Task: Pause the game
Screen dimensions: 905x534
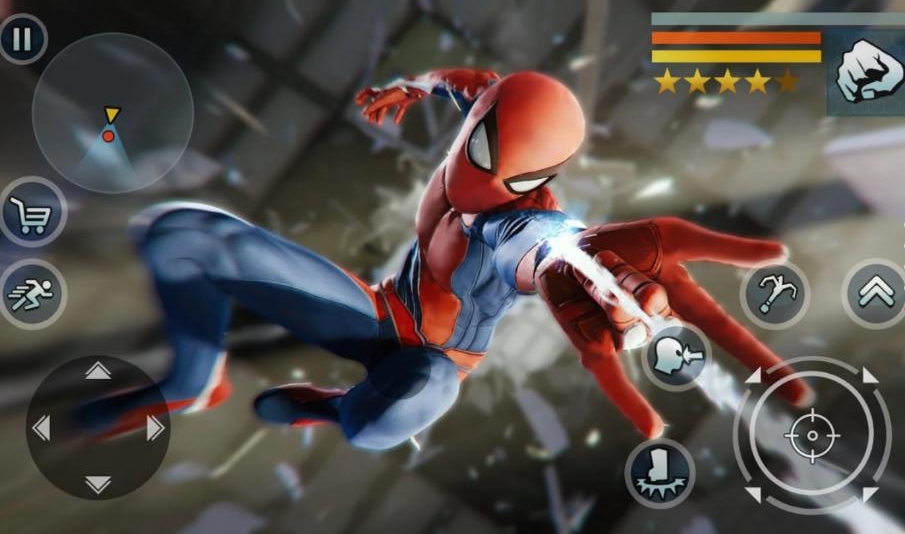Action: (x=21, y=40)
